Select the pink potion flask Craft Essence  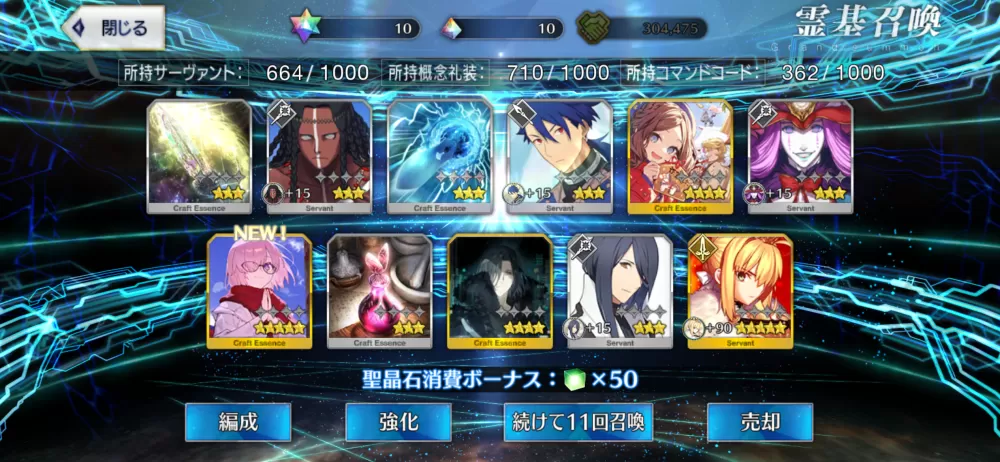pos(379,291)
